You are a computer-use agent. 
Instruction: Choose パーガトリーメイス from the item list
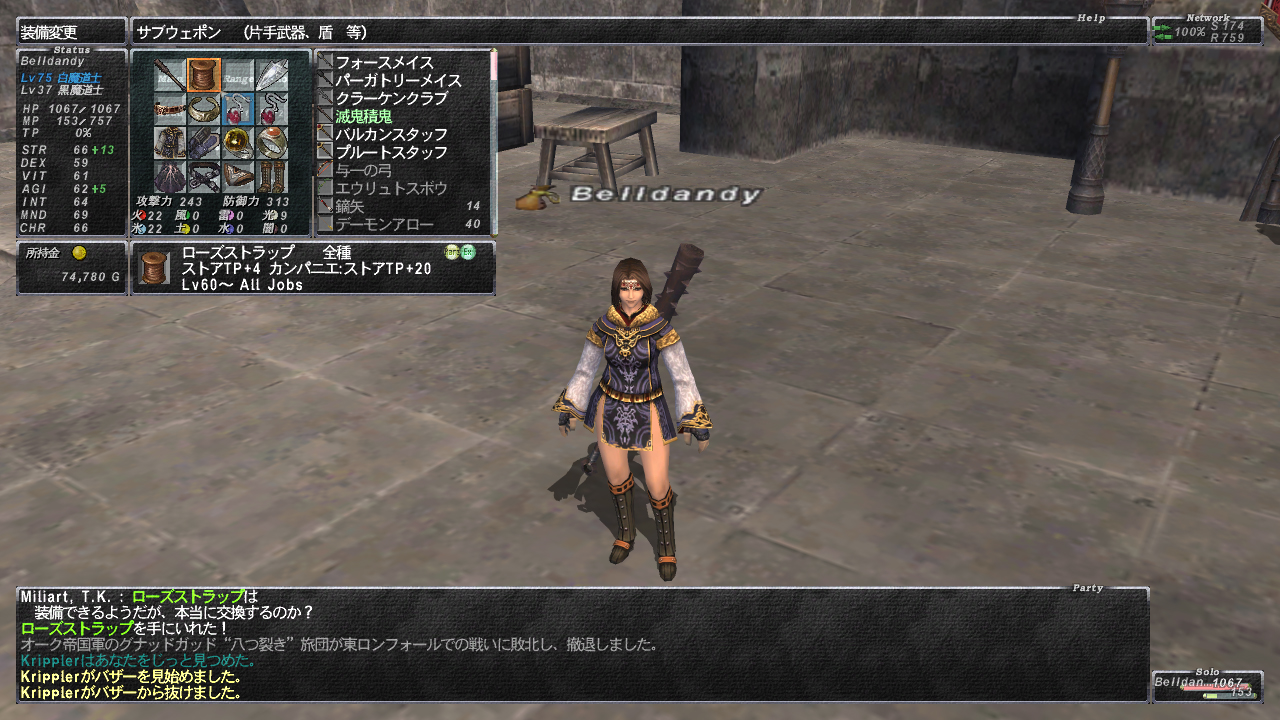(x=398, y=80)
